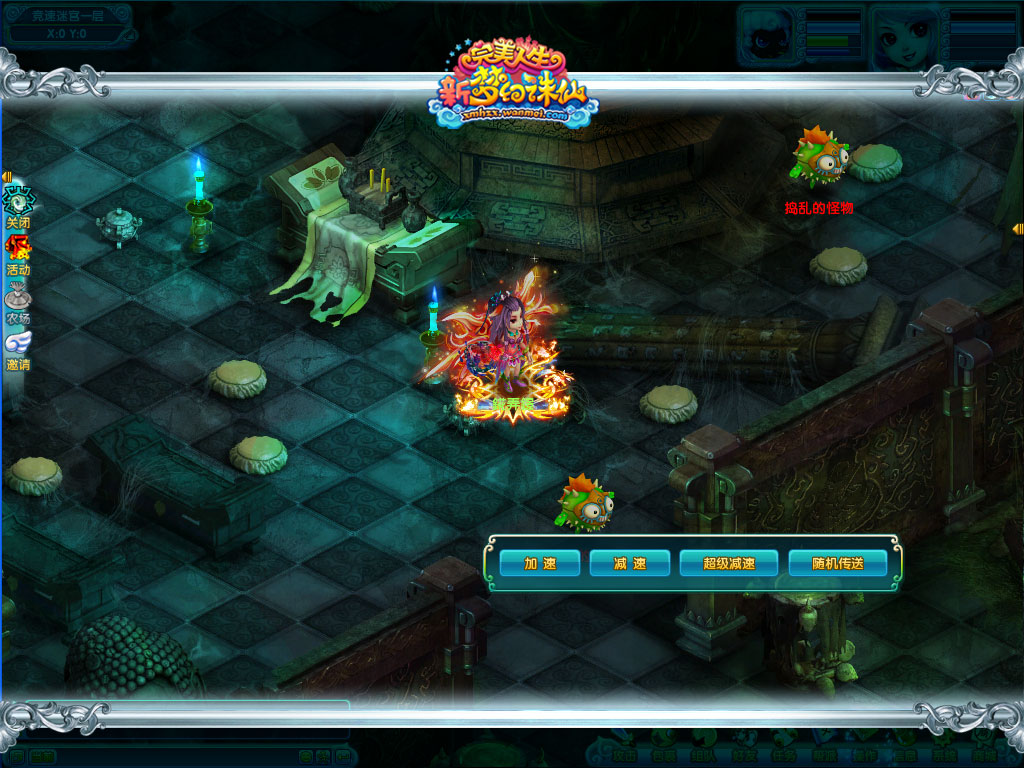Use the 超级减速 super slow button
This screenshot has width=1024, height=768.
point(729,563)
